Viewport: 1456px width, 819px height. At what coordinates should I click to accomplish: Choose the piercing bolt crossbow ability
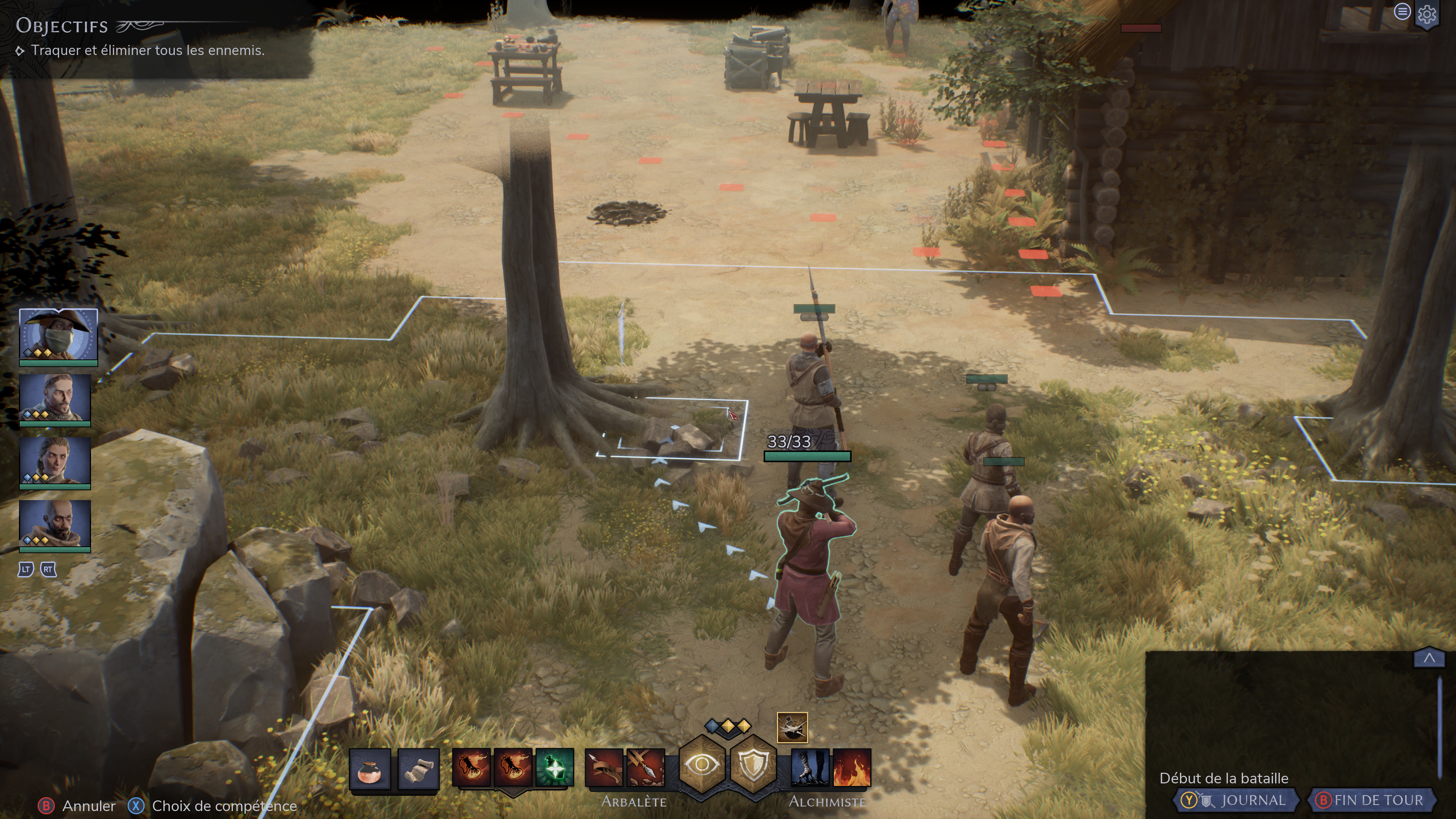click(645, 767)
